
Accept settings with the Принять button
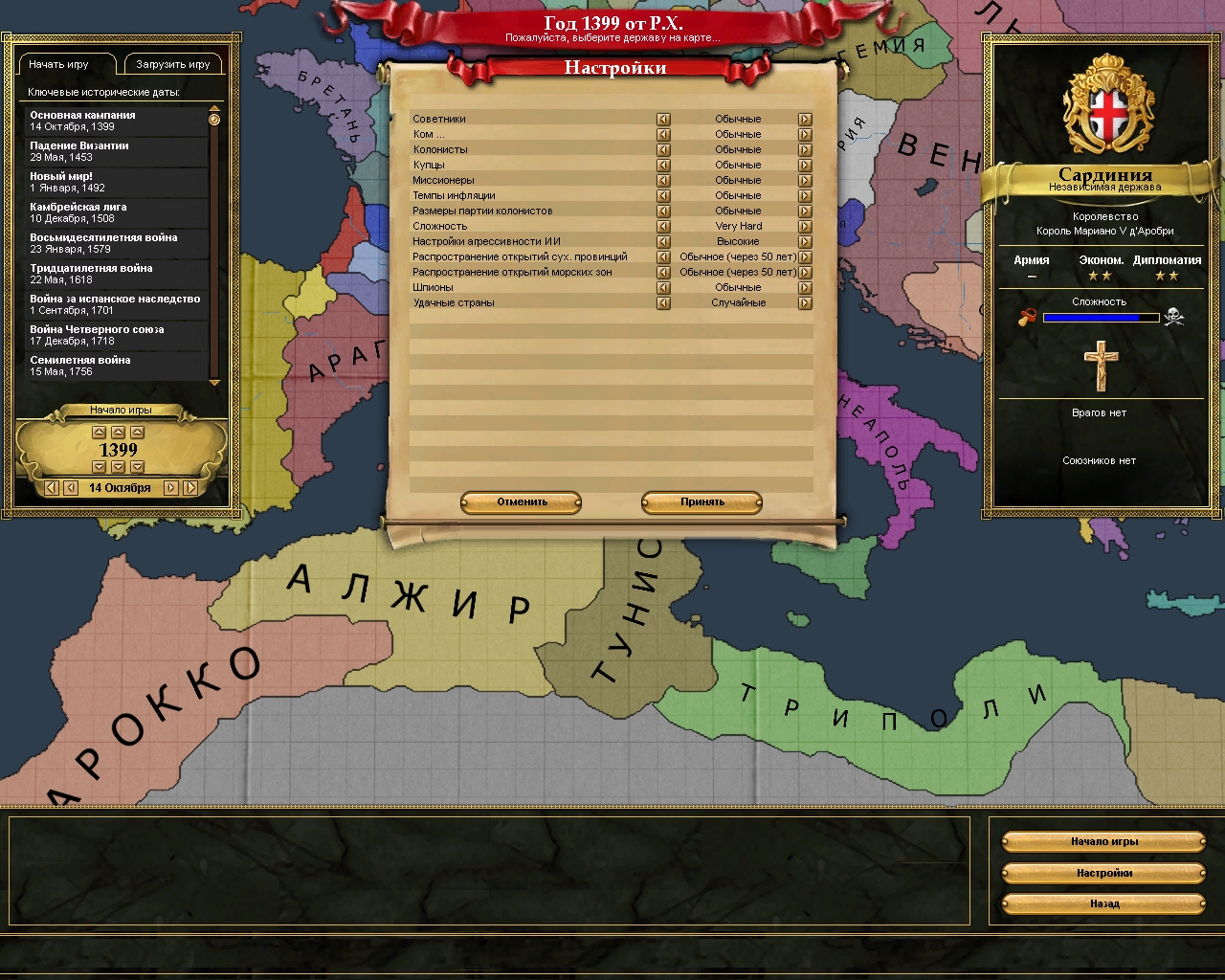coord(702,502)
